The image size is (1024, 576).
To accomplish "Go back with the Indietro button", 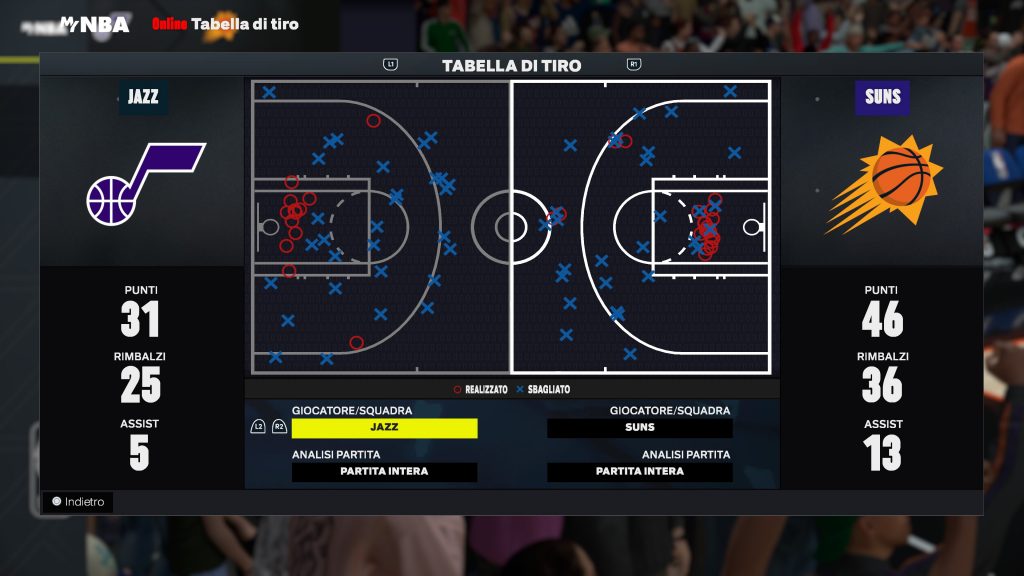I will click(x=78, y=502).
